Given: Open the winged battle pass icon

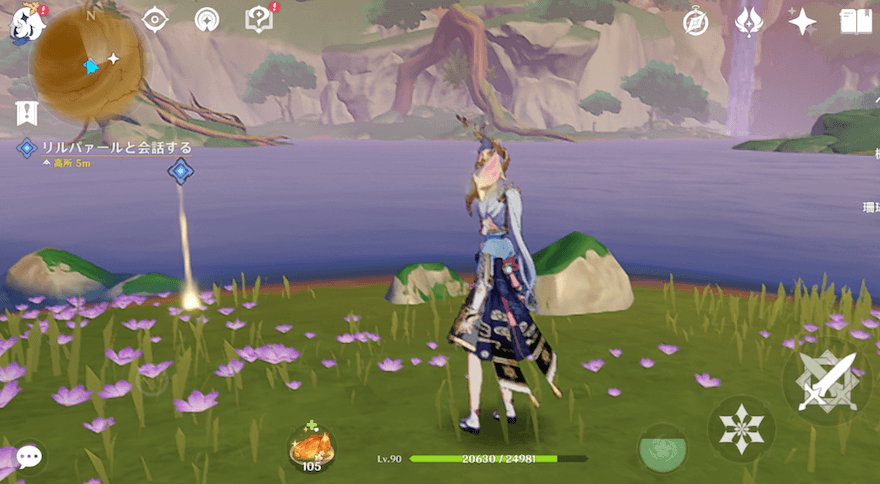Looking at the screenshot, I should coord(749,21).
